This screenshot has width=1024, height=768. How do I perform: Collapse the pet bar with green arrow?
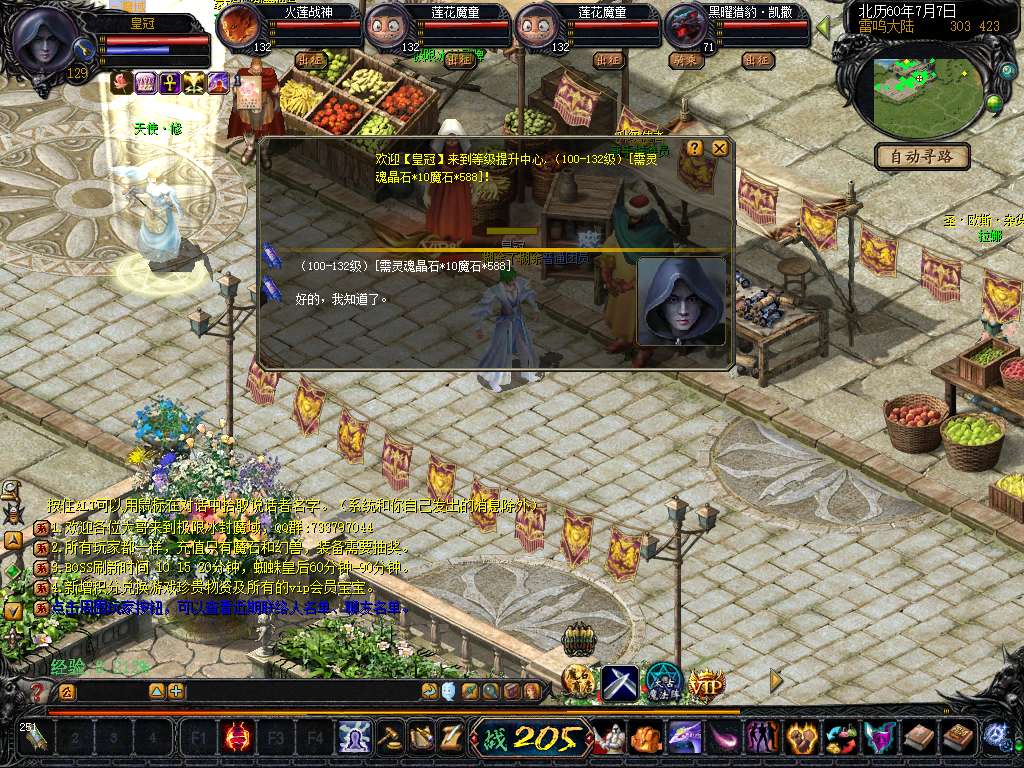coord(823,27)
